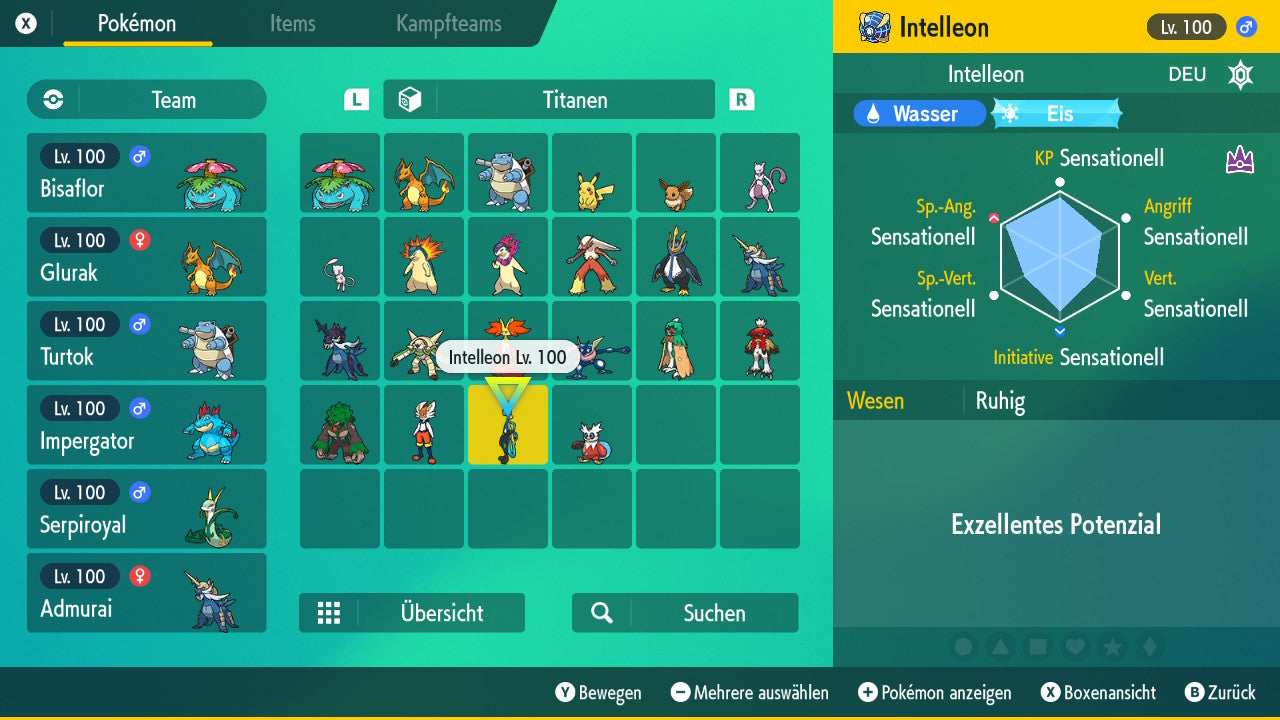Viewport: 1280px width, 720px height.
Task: Click the Poké Ball icon beside Team
Action: [x=52, y=100]
